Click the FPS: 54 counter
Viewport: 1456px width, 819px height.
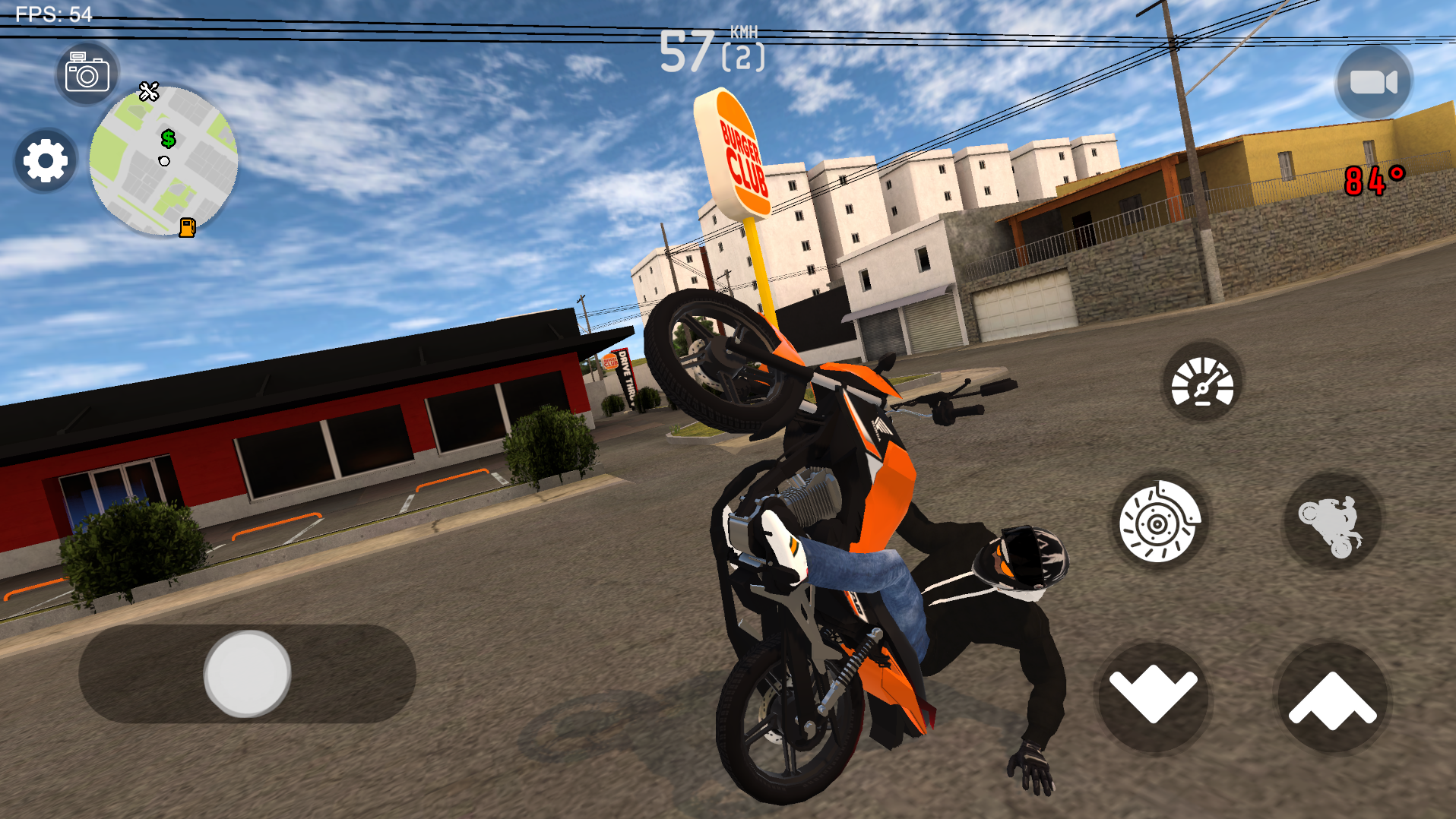click(52, 12)
